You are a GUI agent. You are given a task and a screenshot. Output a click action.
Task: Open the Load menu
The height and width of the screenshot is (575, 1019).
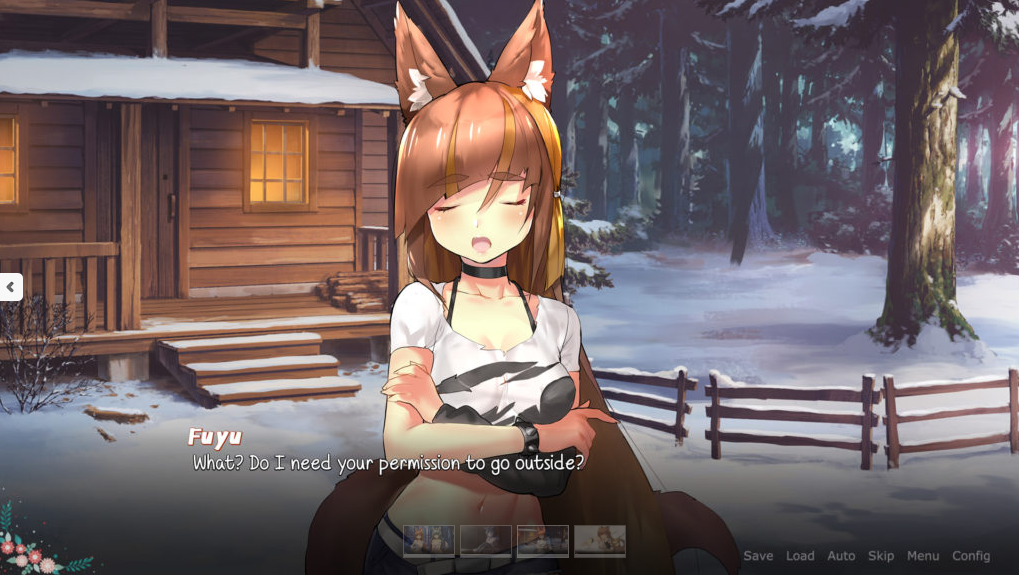800,556
